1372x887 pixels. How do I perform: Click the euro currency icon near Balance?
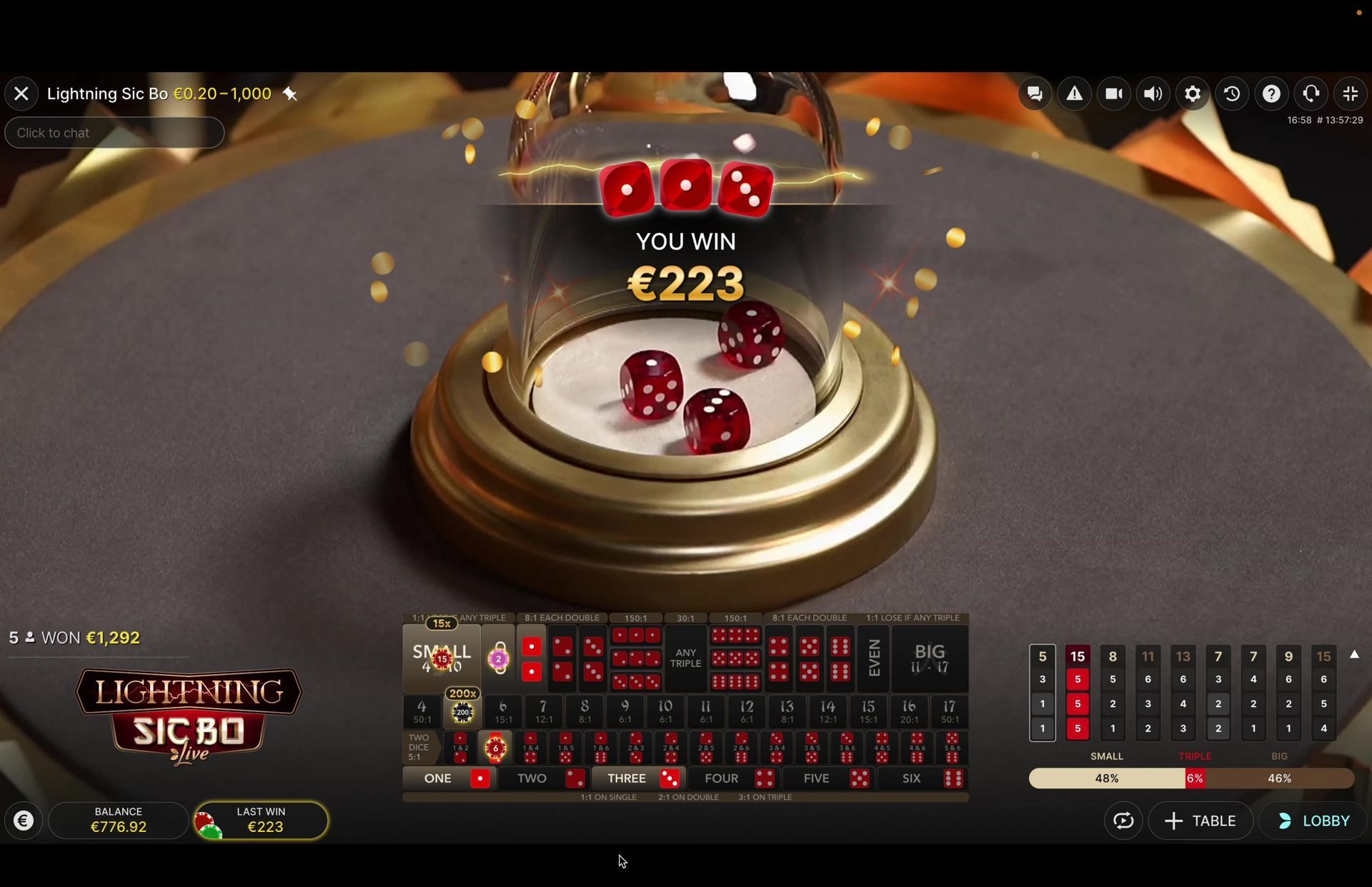pyautogui.click(x=24, y=821)
